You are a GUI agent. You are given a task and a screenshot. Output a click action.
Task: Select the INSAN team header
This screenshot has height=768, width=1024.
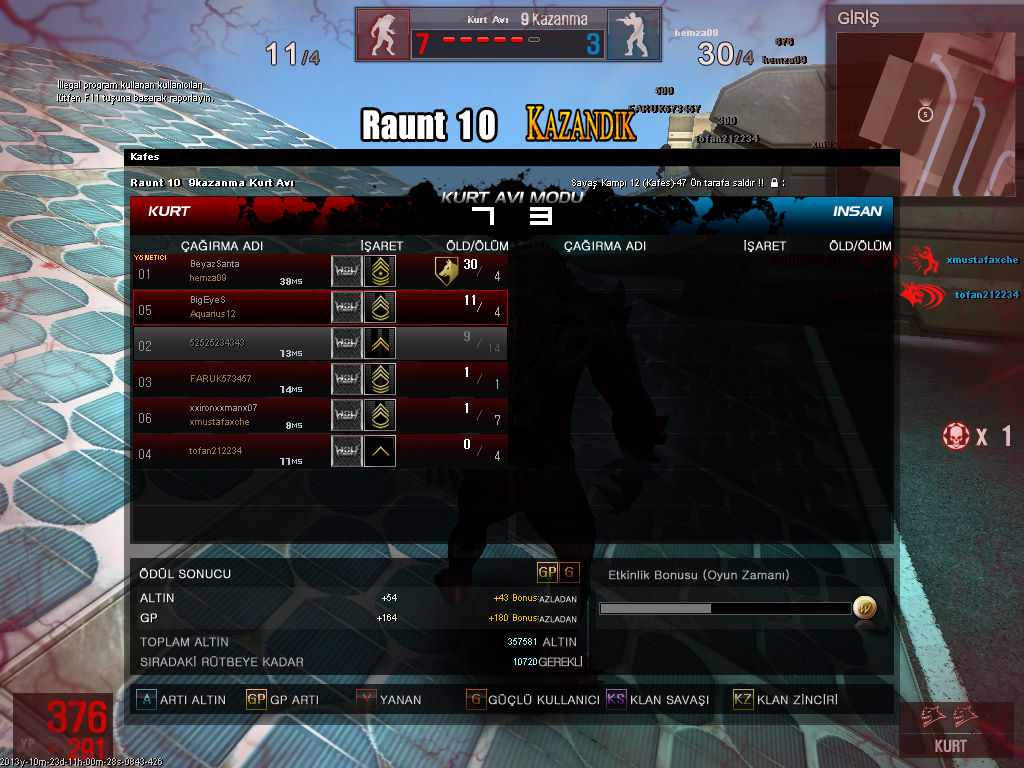(857, 212)
